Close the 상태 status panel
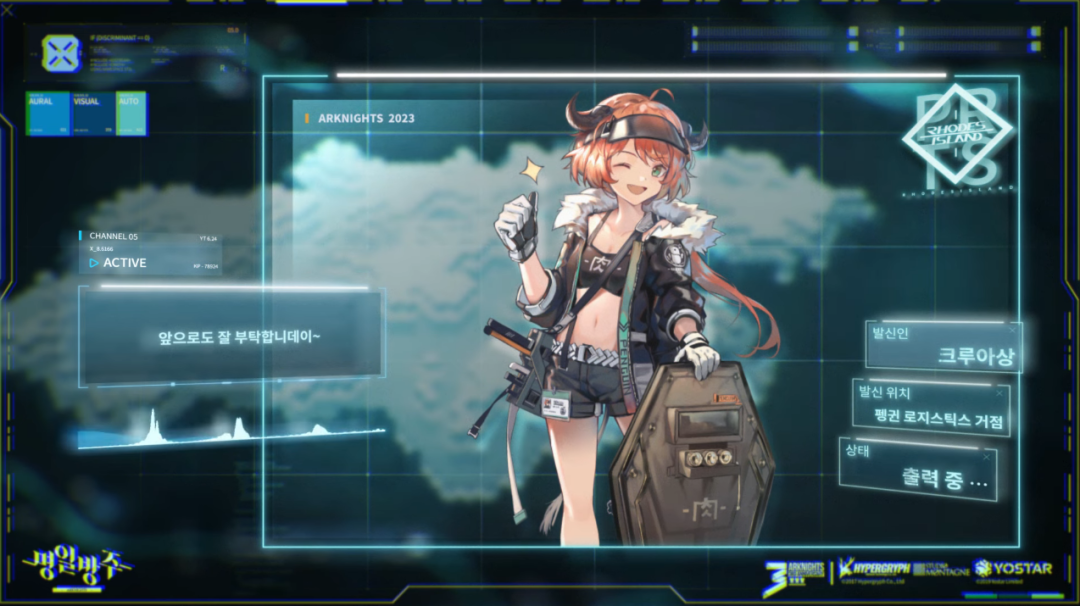 click(987, 456)
